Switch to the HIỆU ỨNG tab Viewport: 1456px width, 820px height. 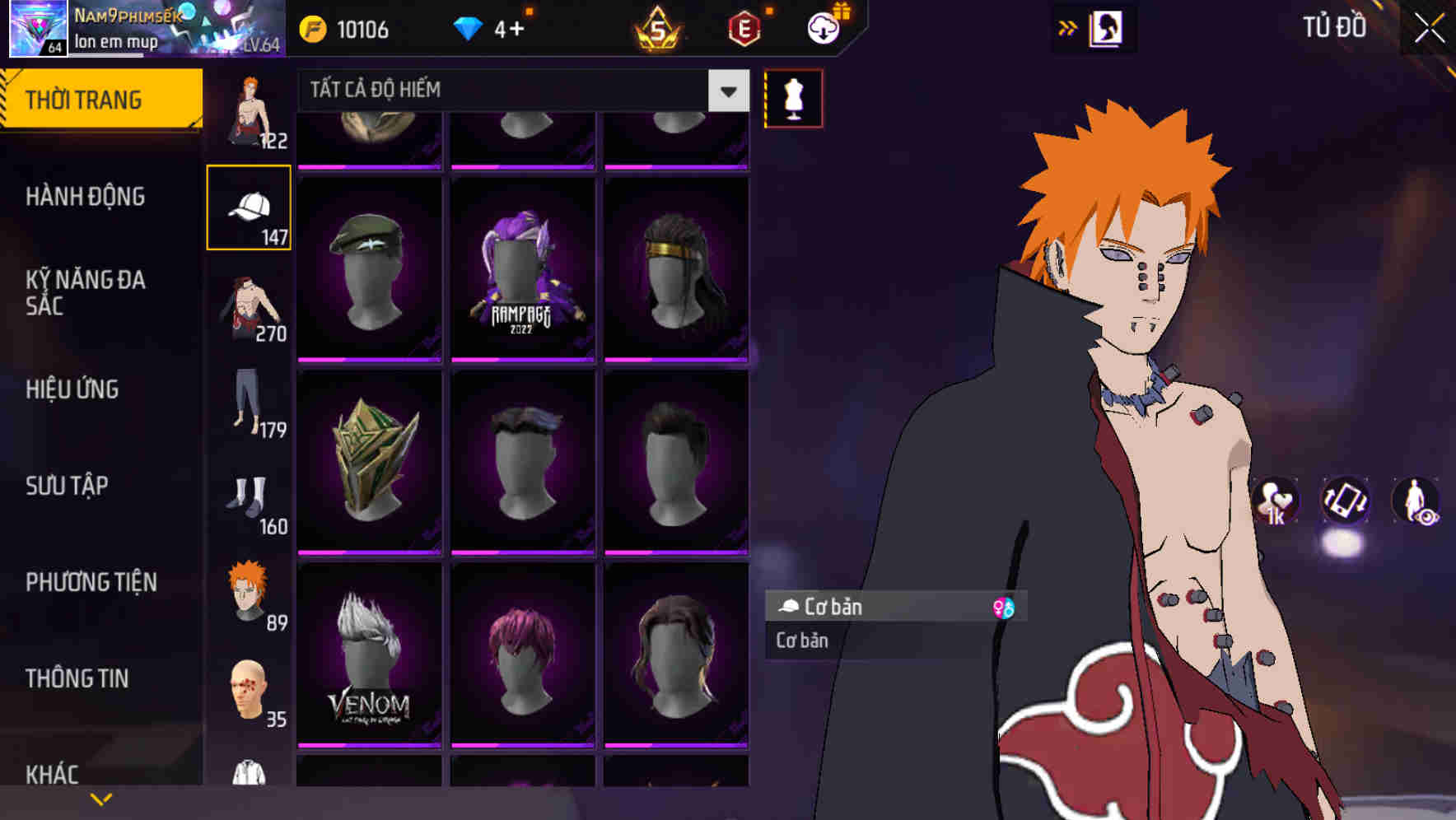[72, 389]
